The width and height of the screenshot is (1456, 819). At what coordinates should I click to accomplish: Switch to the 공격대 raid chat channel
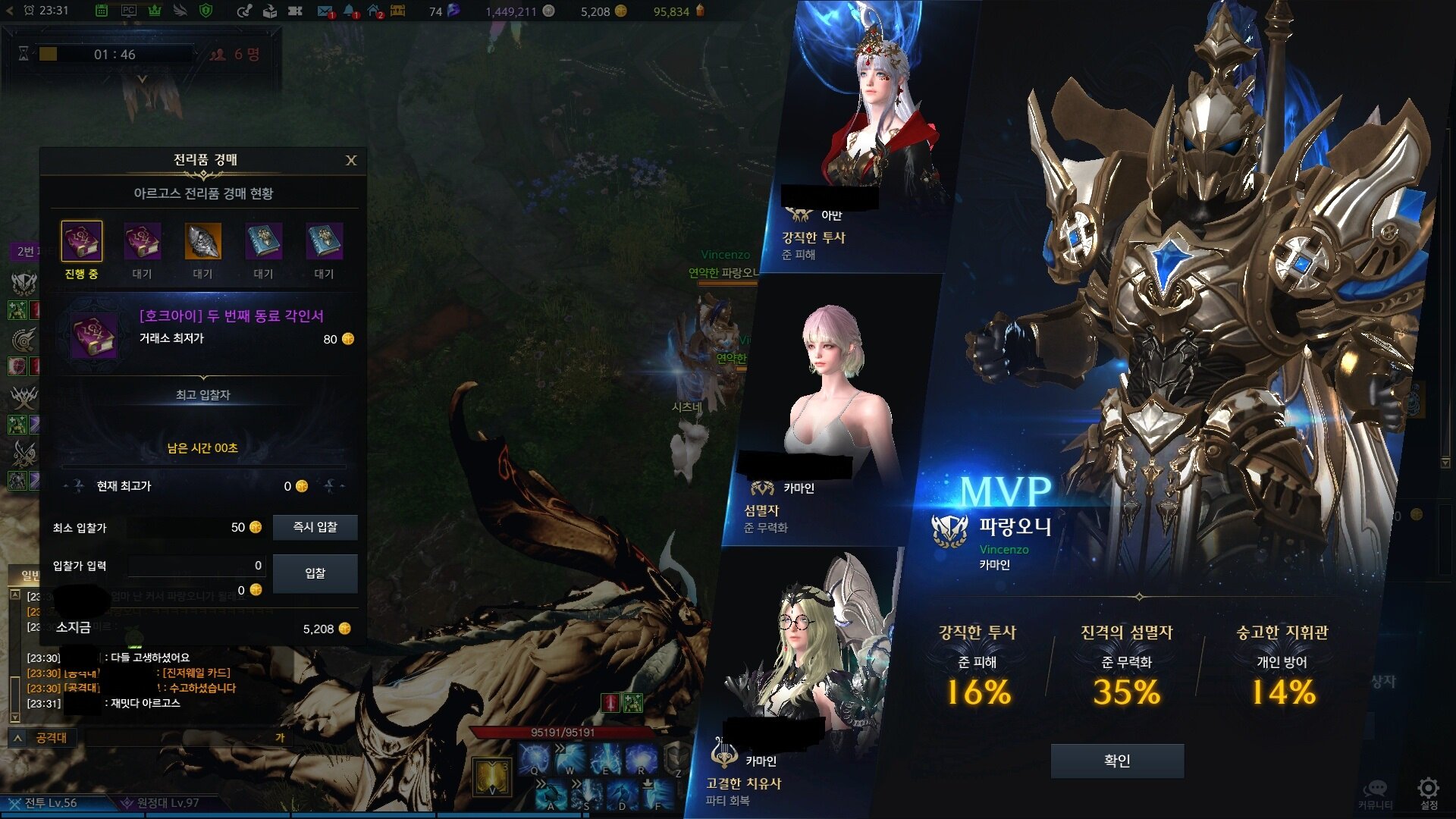51,738
